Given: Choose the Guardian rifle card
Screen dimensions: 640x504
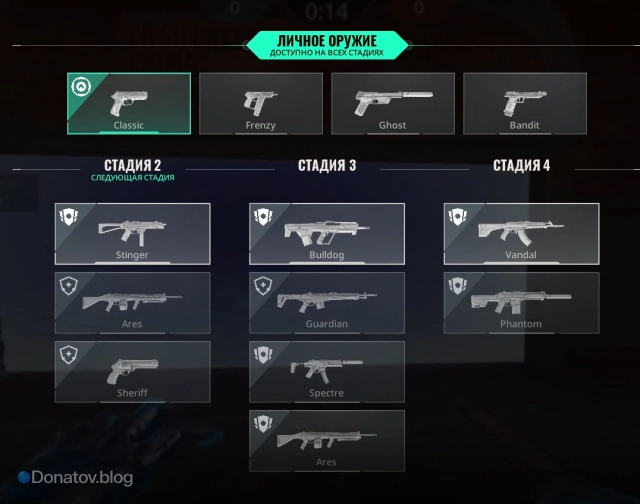Looking at the screenshot, I should pyautogui.click(x=327, y=302).
